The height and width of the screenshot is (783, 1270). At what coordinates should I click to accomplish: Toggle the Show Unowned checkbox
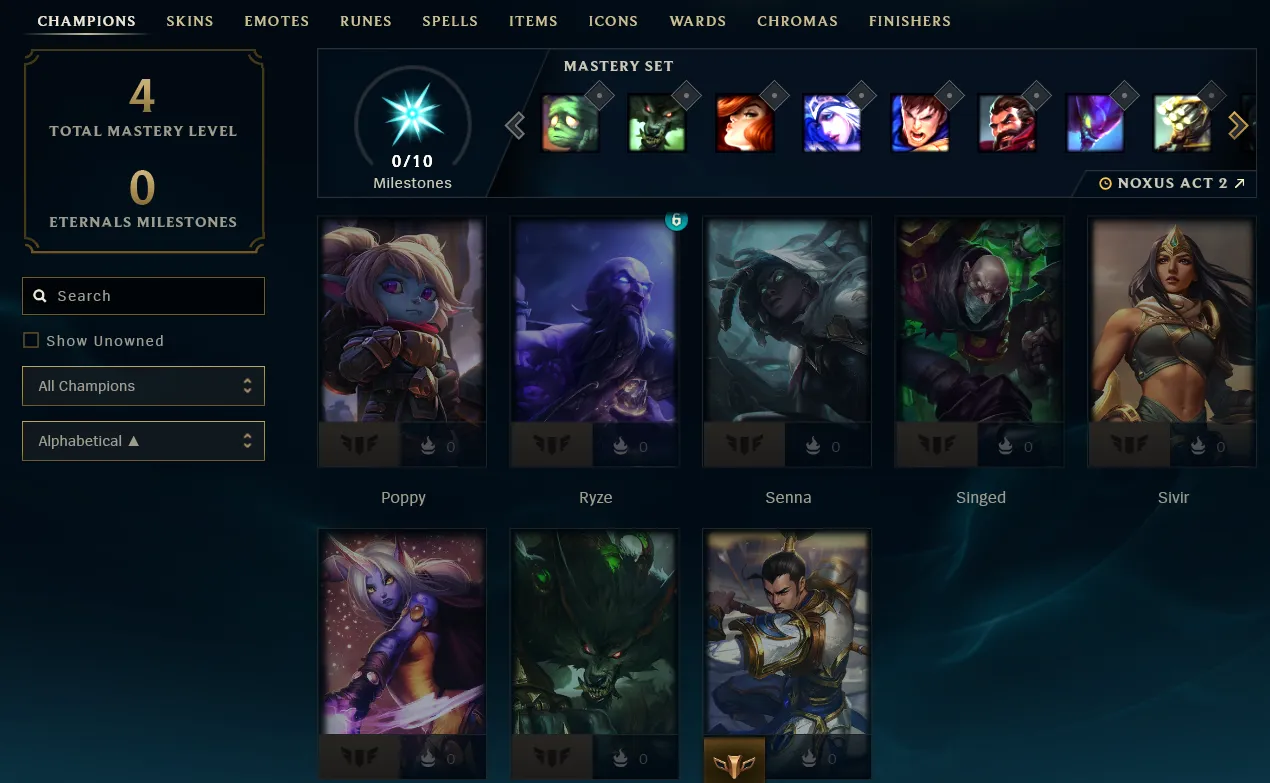click(31, 341)
